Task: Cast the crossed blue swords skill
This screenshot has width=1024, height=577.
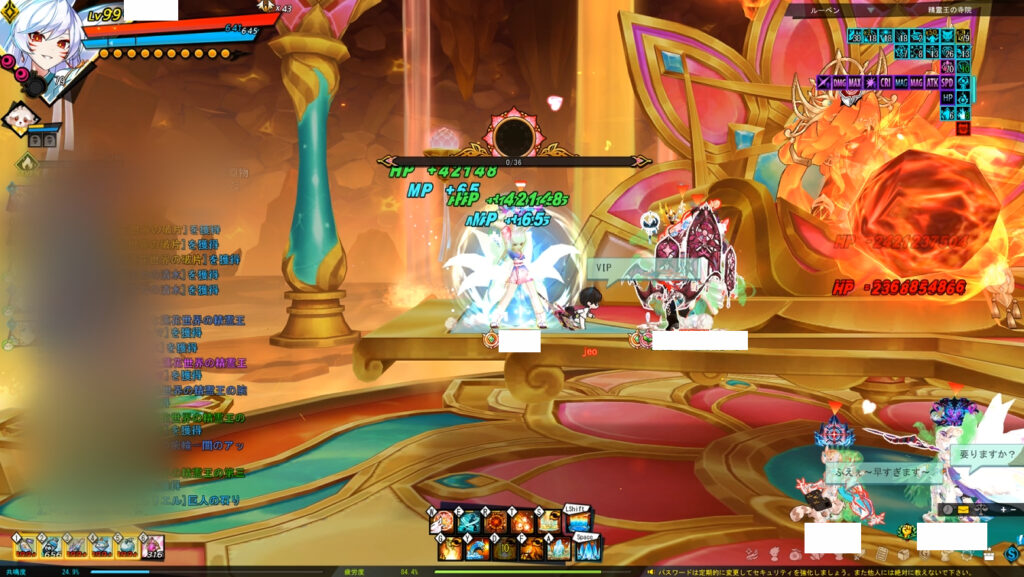Action: pos(470,523)
